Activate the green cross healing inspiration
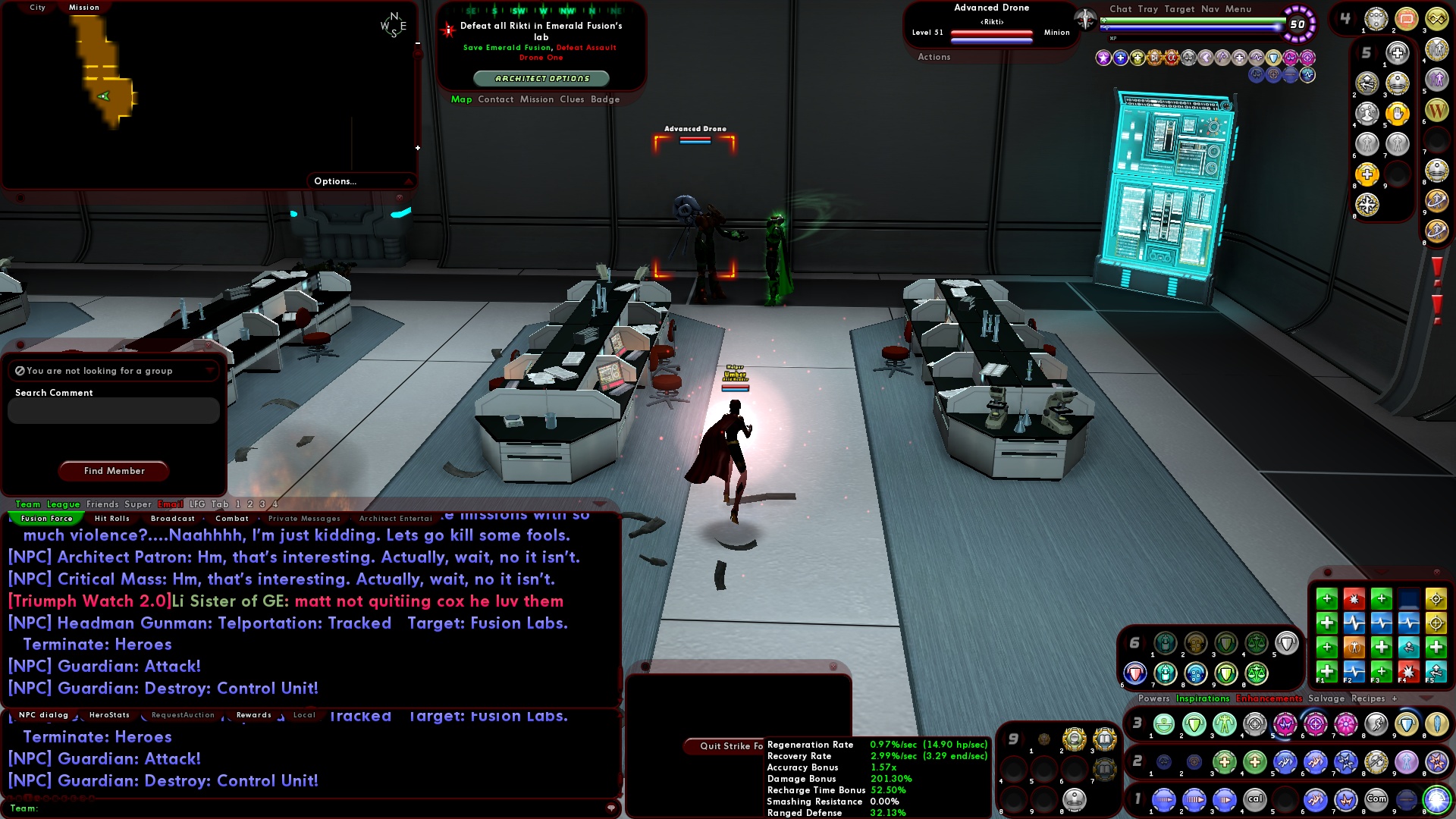 [1327, 599]
